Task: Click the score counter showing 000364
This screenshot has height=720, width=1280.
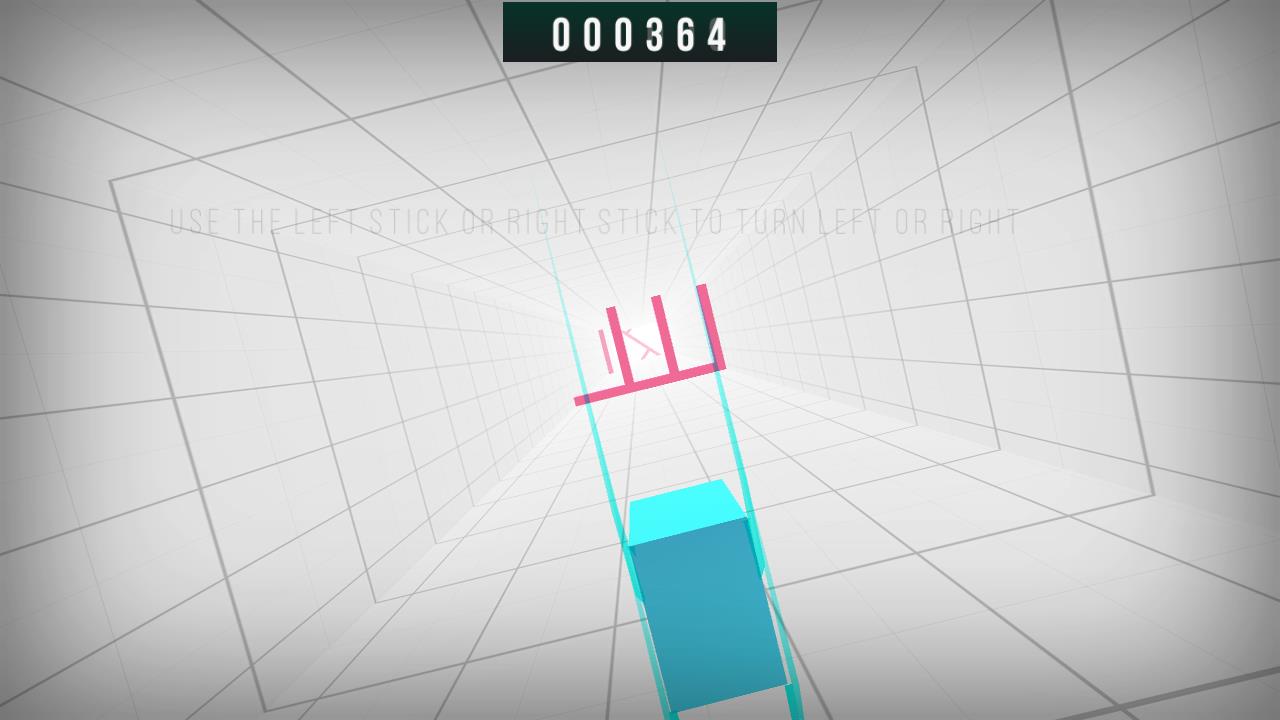Action: [637, 32]
